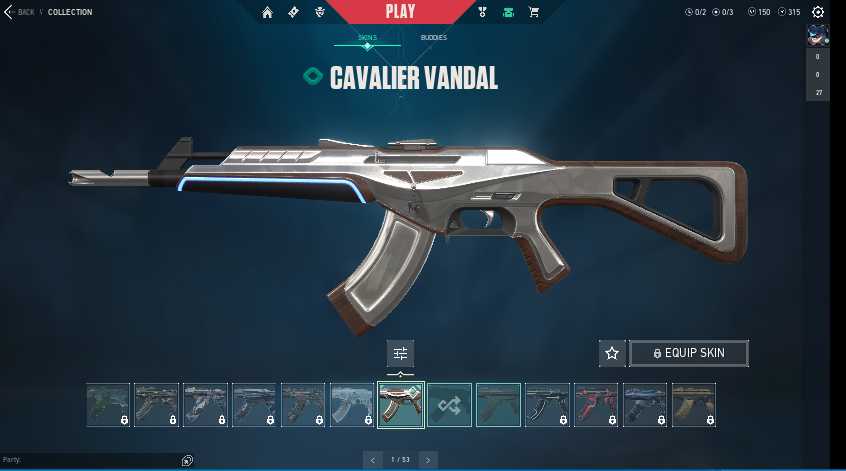Open the collection icon in top bar
This screenshot has height=471, width=846.
pos(510,12)
